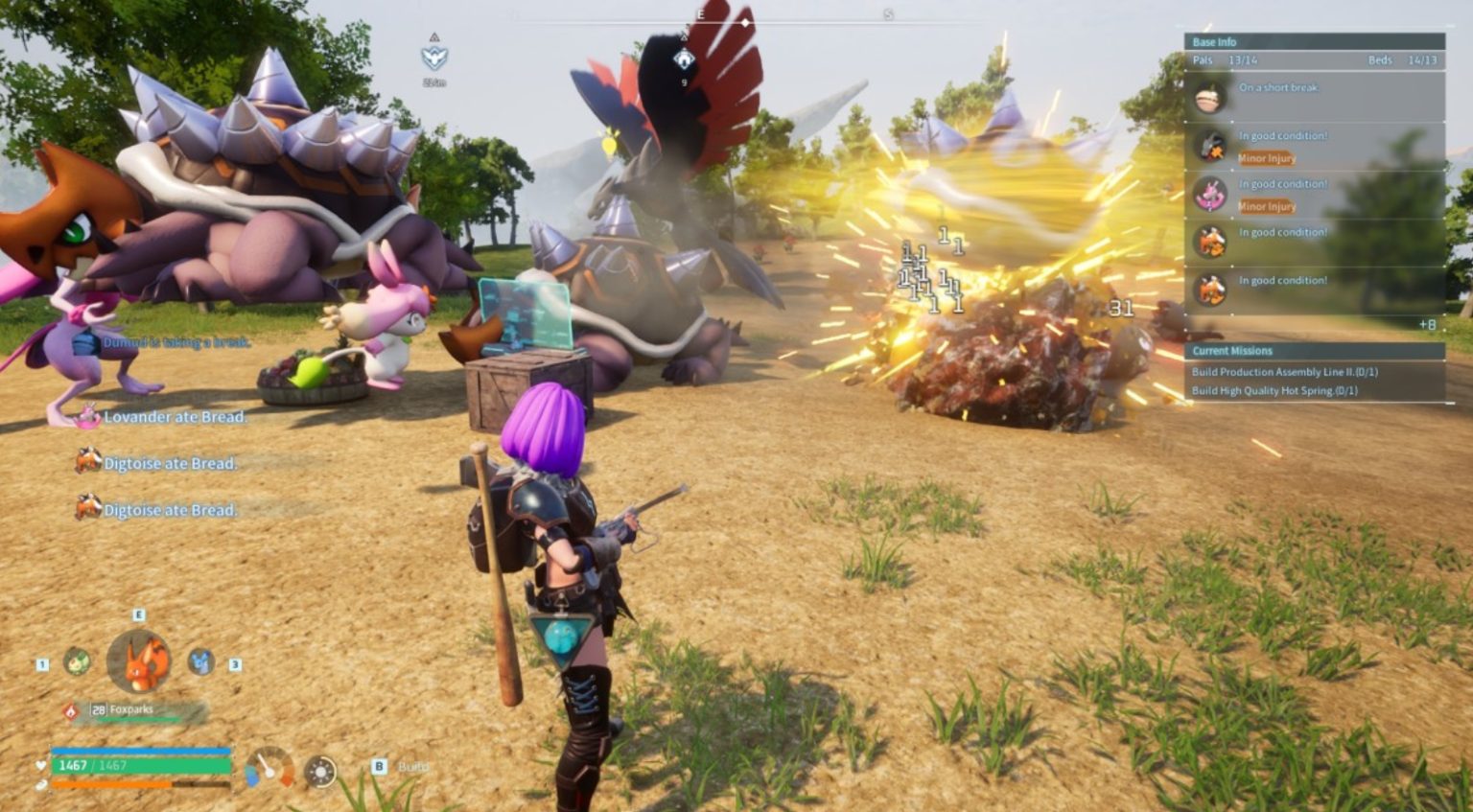Click the sun time-of-day indicator
Image resolution: width=1473 pixels, height=812 pixels.
[320, 771]
